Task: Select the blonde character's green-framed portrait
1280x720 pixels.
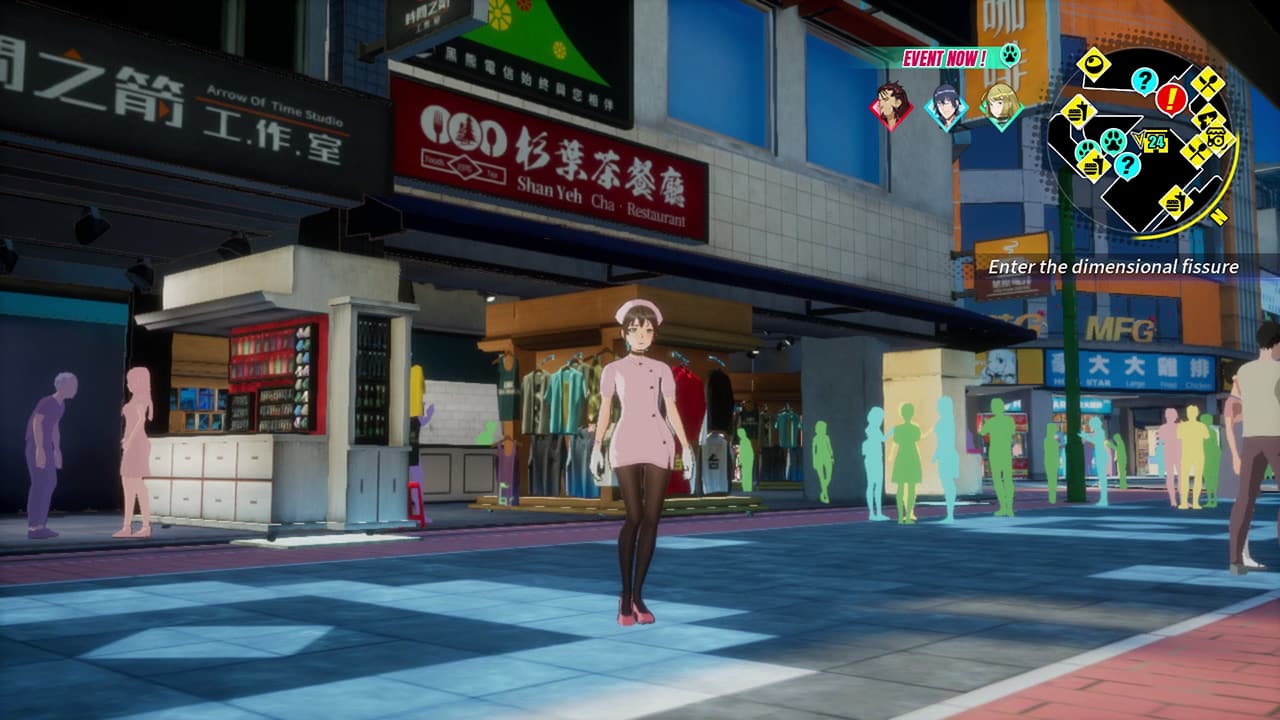Action: point(1001,107)
